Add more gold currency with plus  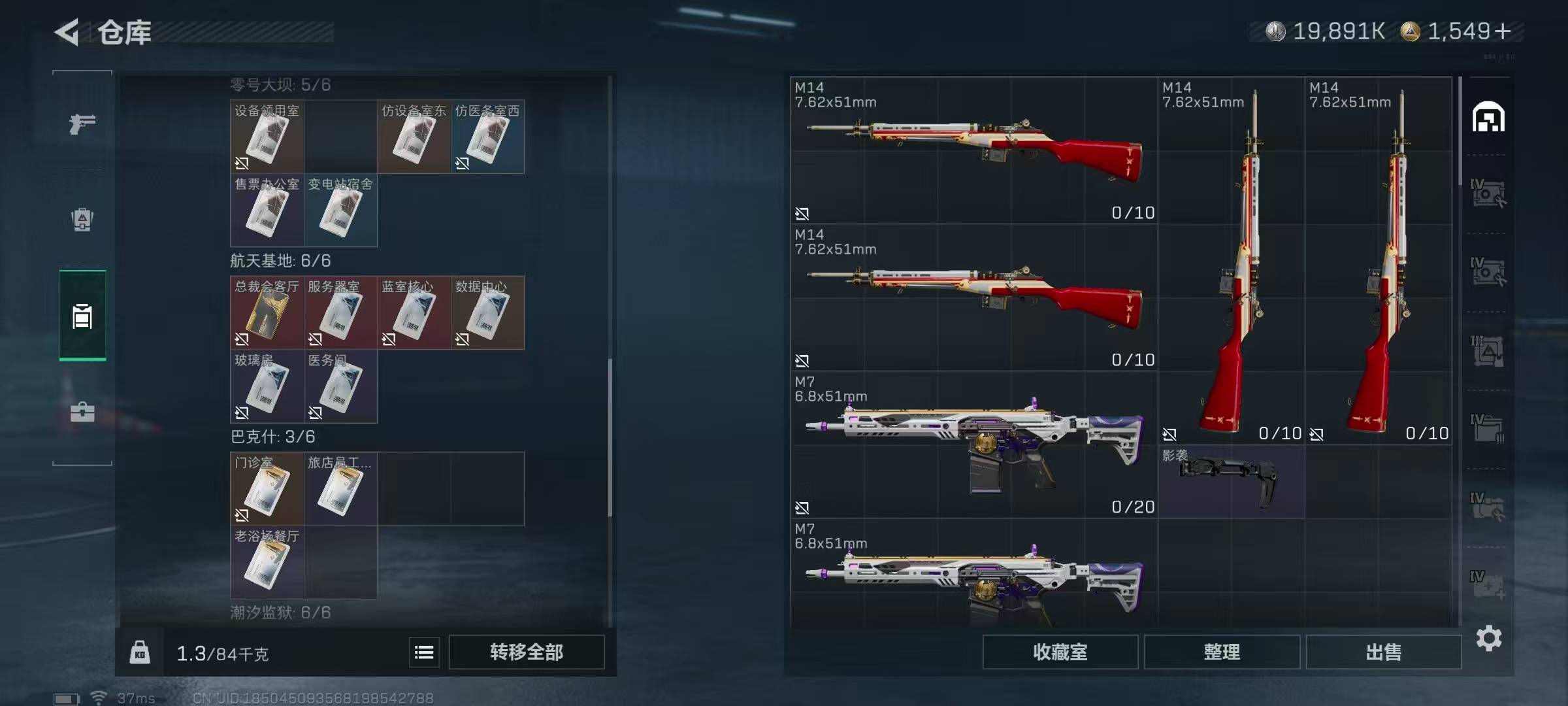(1503, 31)
